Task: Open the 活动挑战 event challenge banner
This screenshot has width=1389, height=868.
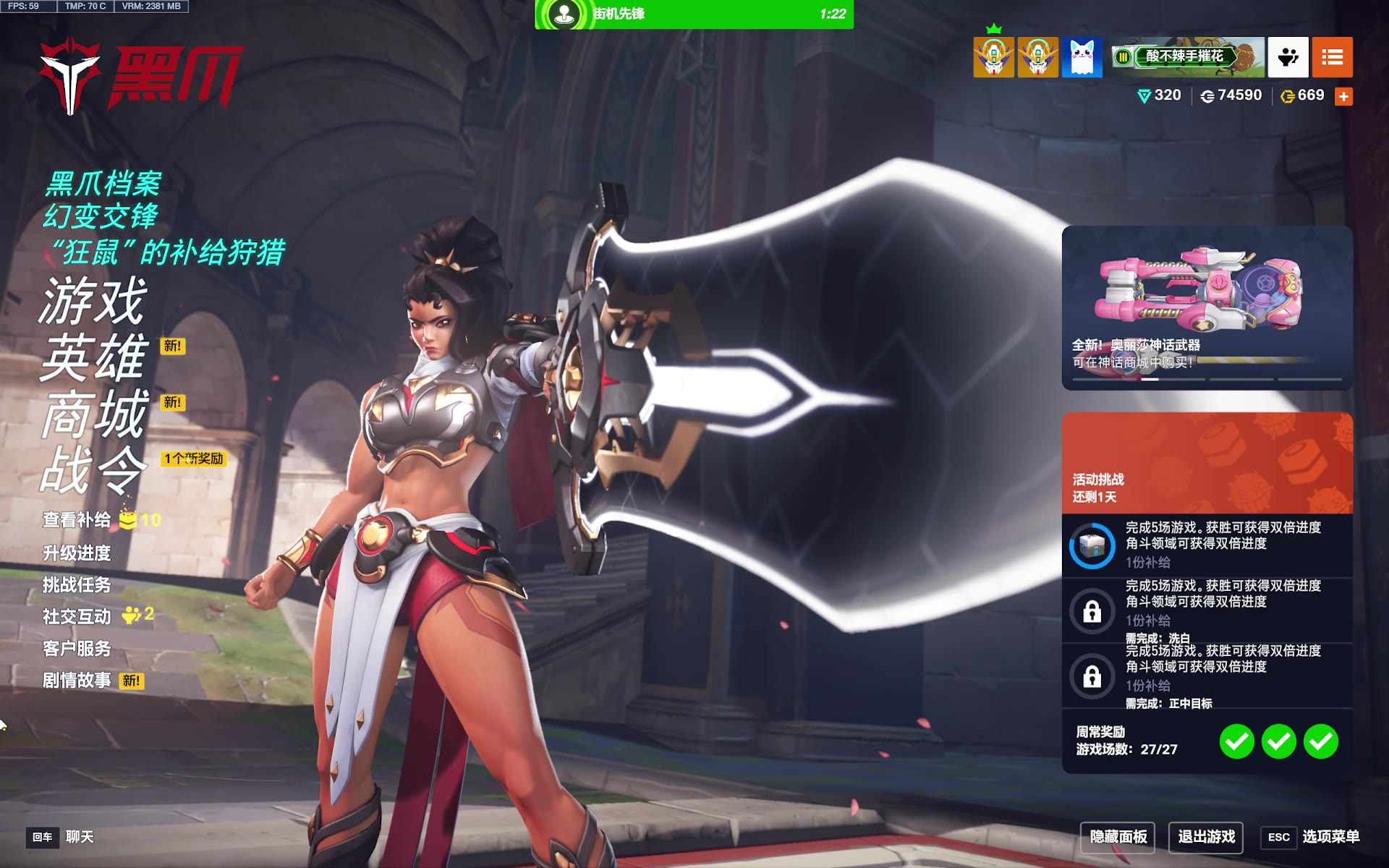Action: coord(1207,463)
